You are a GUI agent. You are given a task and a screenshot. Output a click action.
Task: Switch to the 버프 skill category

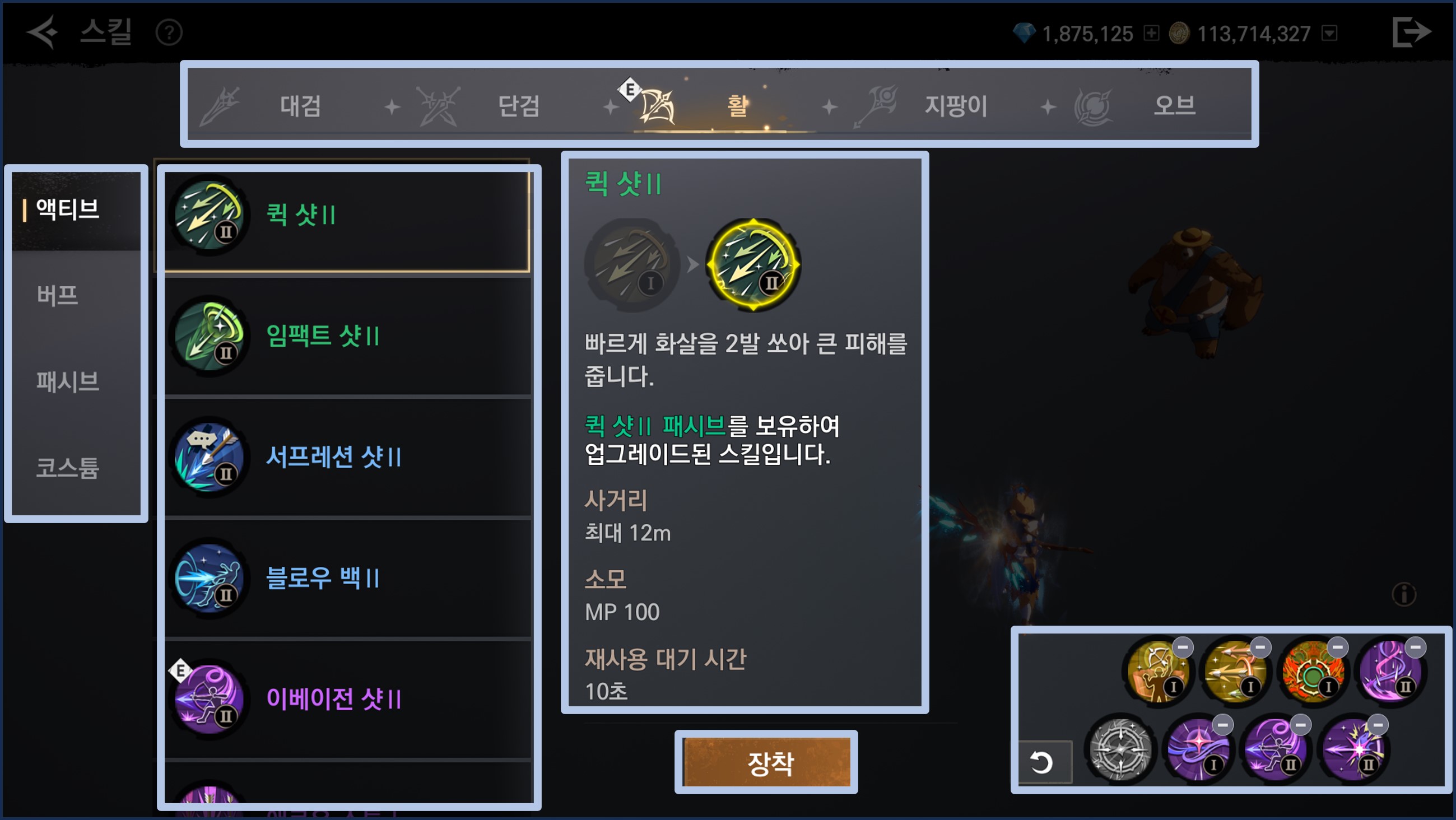pyautogui.click(x=58, y=295)
